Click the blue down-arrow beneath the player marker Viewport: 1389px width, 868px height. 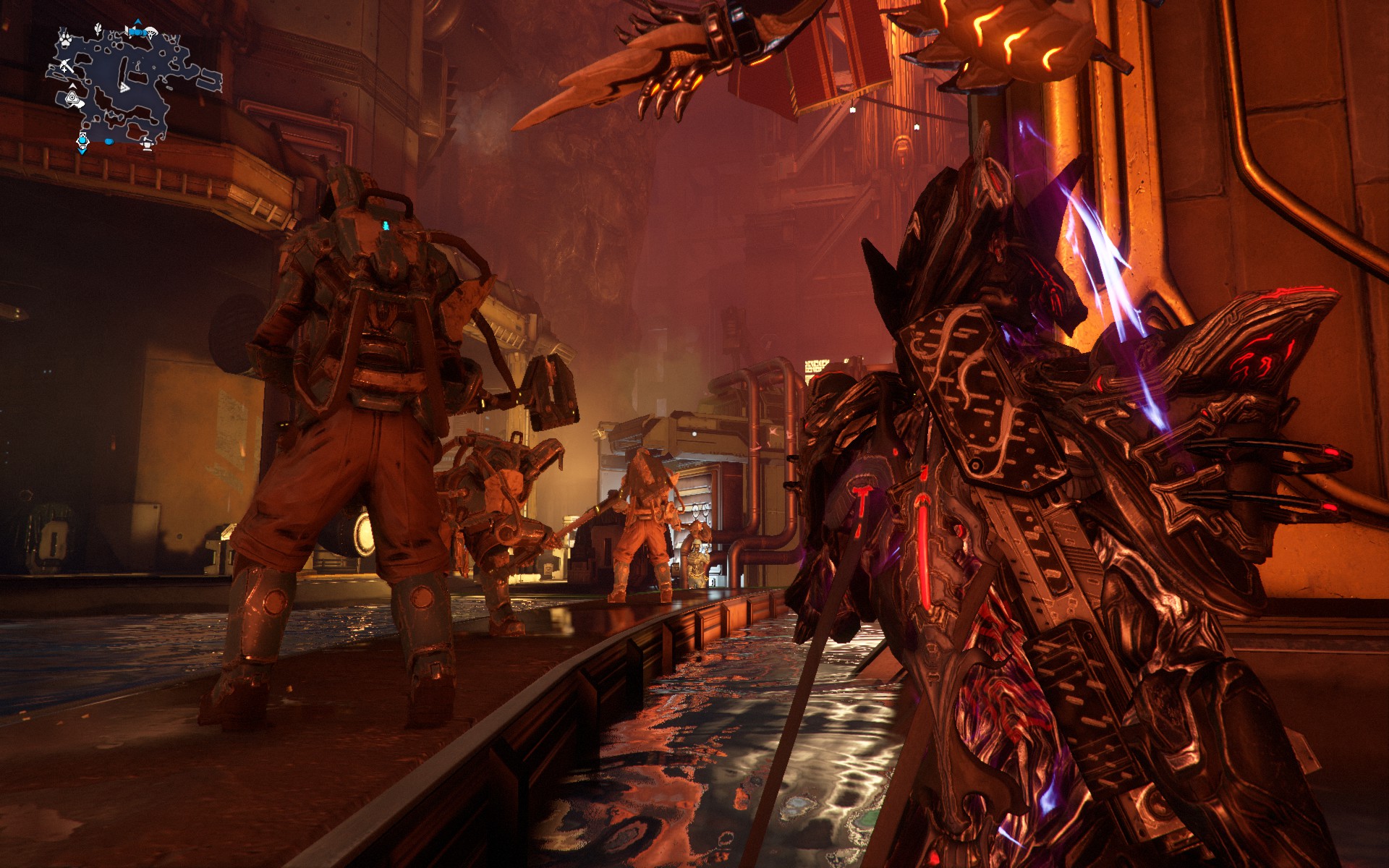(x=82, y=152)
